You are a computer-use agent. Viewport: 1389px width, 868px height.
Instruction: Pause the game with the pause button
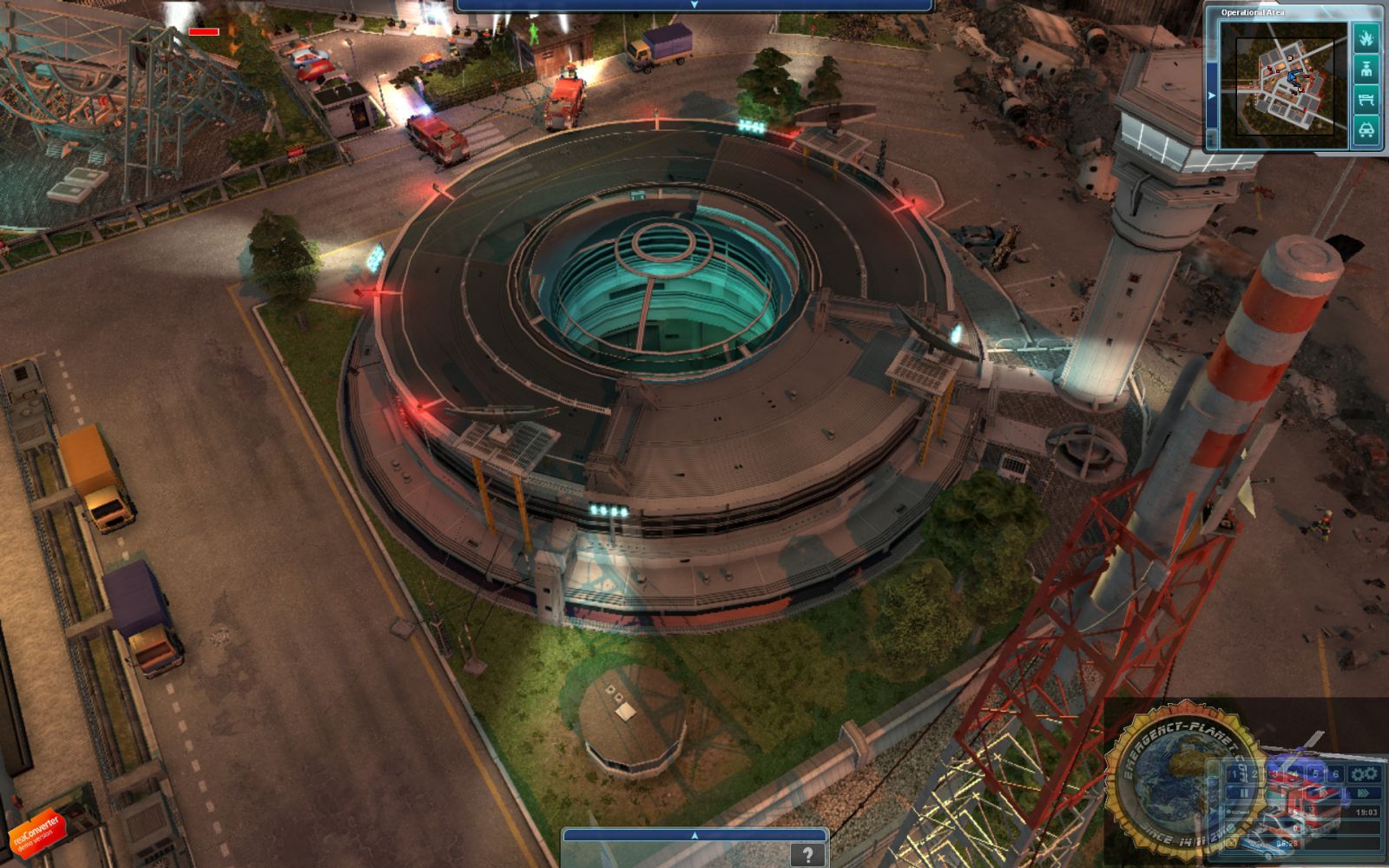(1245, 792)
